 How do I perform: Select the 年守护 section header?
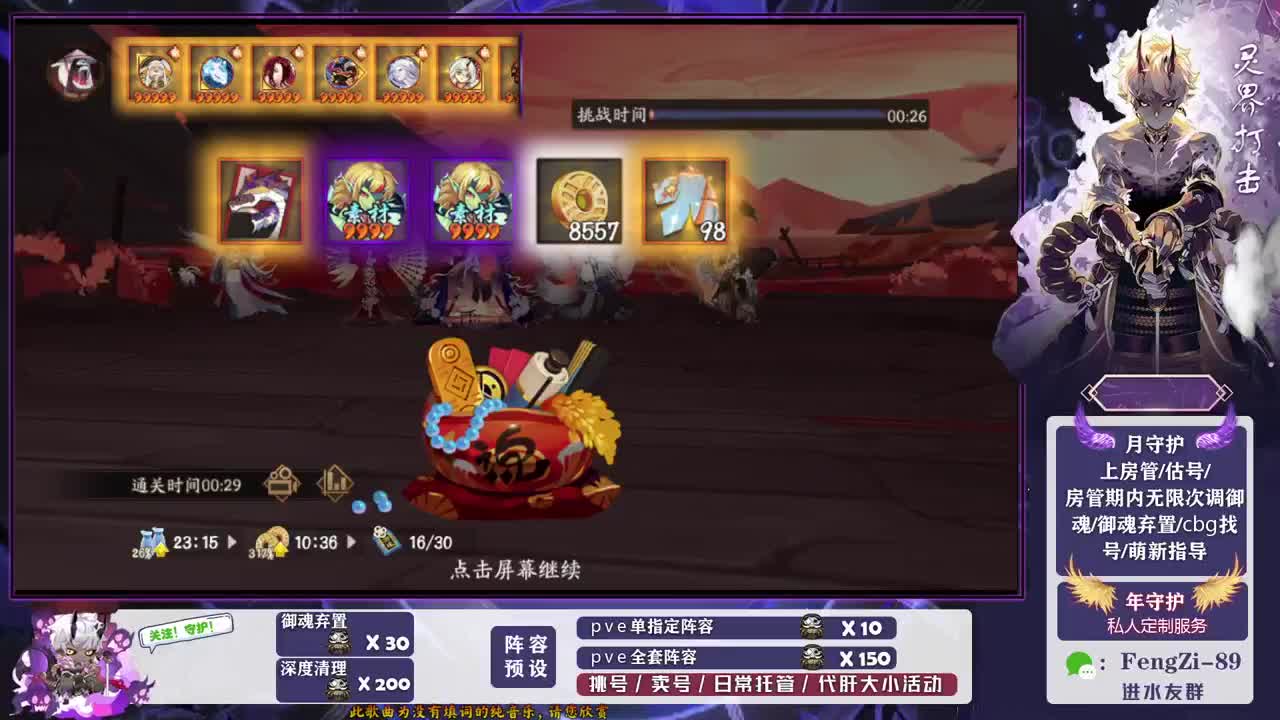tap(1155, 601)
